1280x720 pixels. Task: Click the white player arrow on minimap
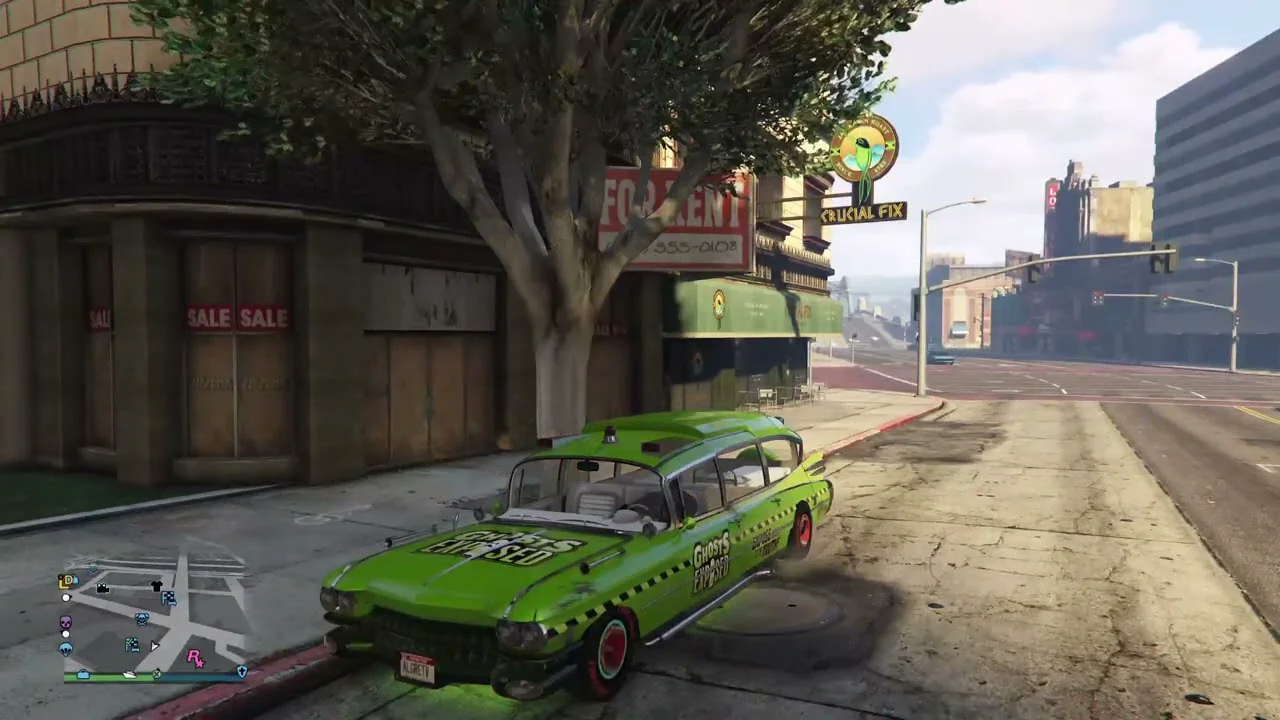click(154, 646)
